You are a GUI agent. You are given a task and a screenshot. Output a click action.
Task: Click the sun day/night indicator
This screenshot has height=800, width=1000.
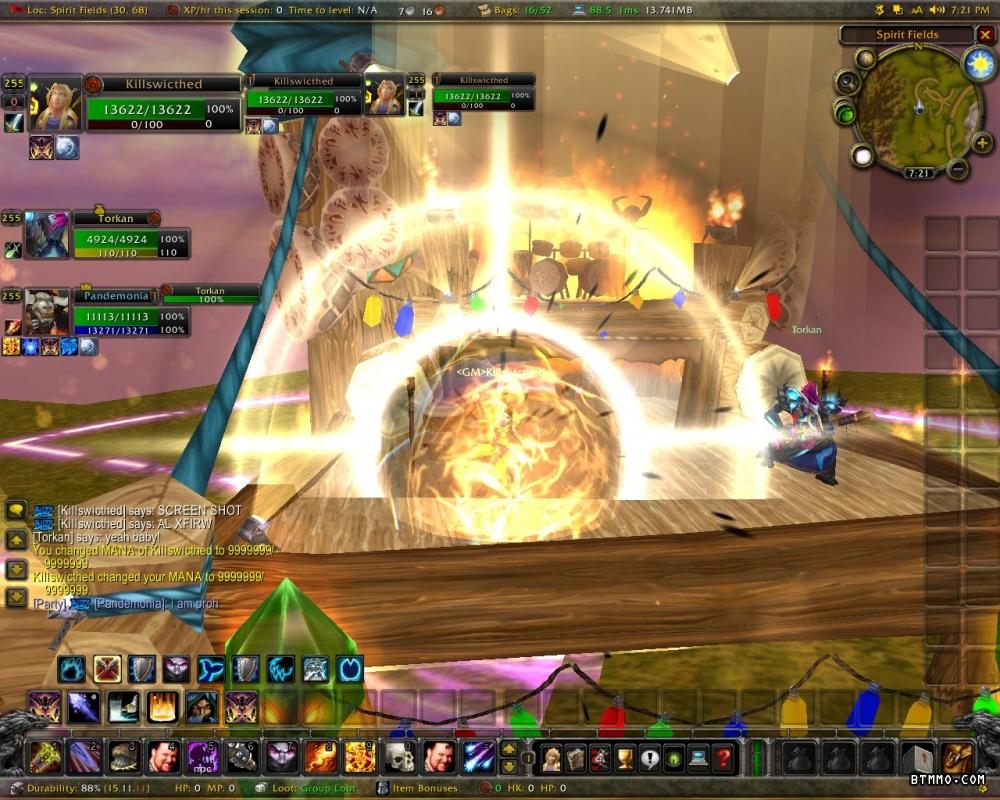tap(978, 64)
